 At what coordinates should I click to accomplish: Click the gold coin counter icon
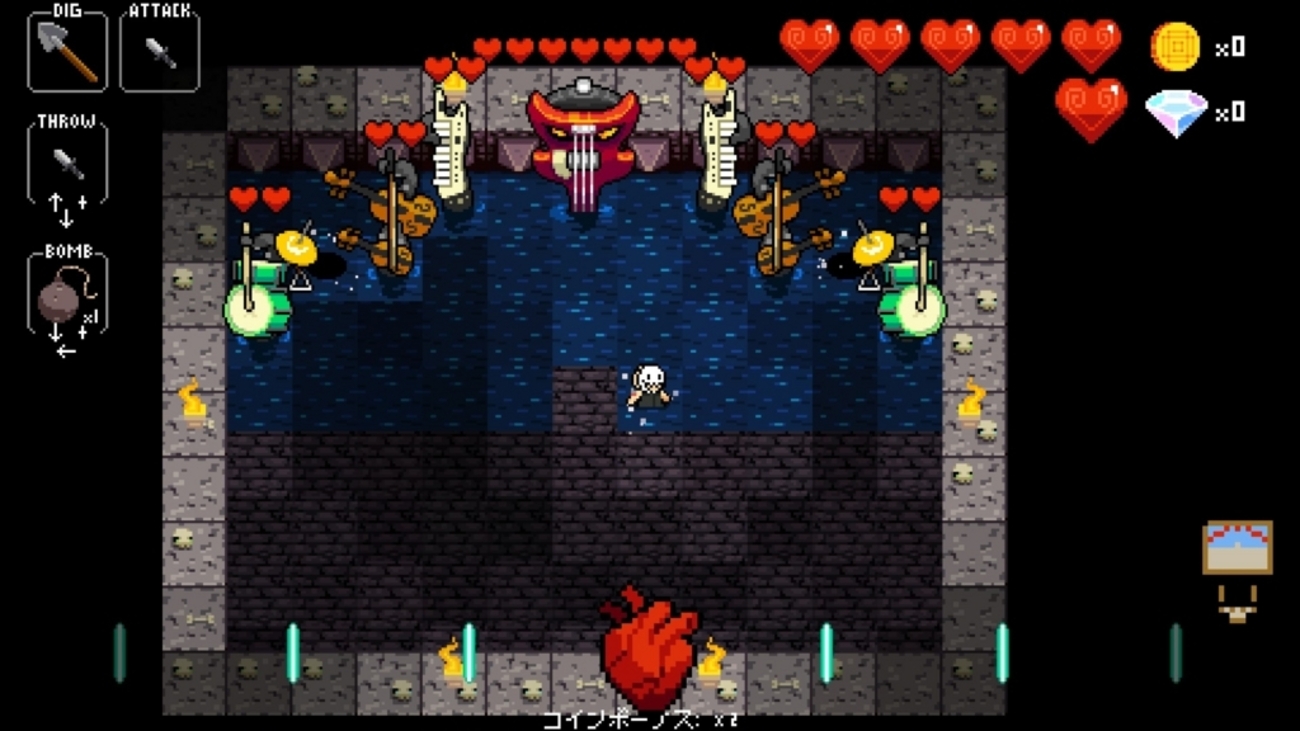[1175, 47]
